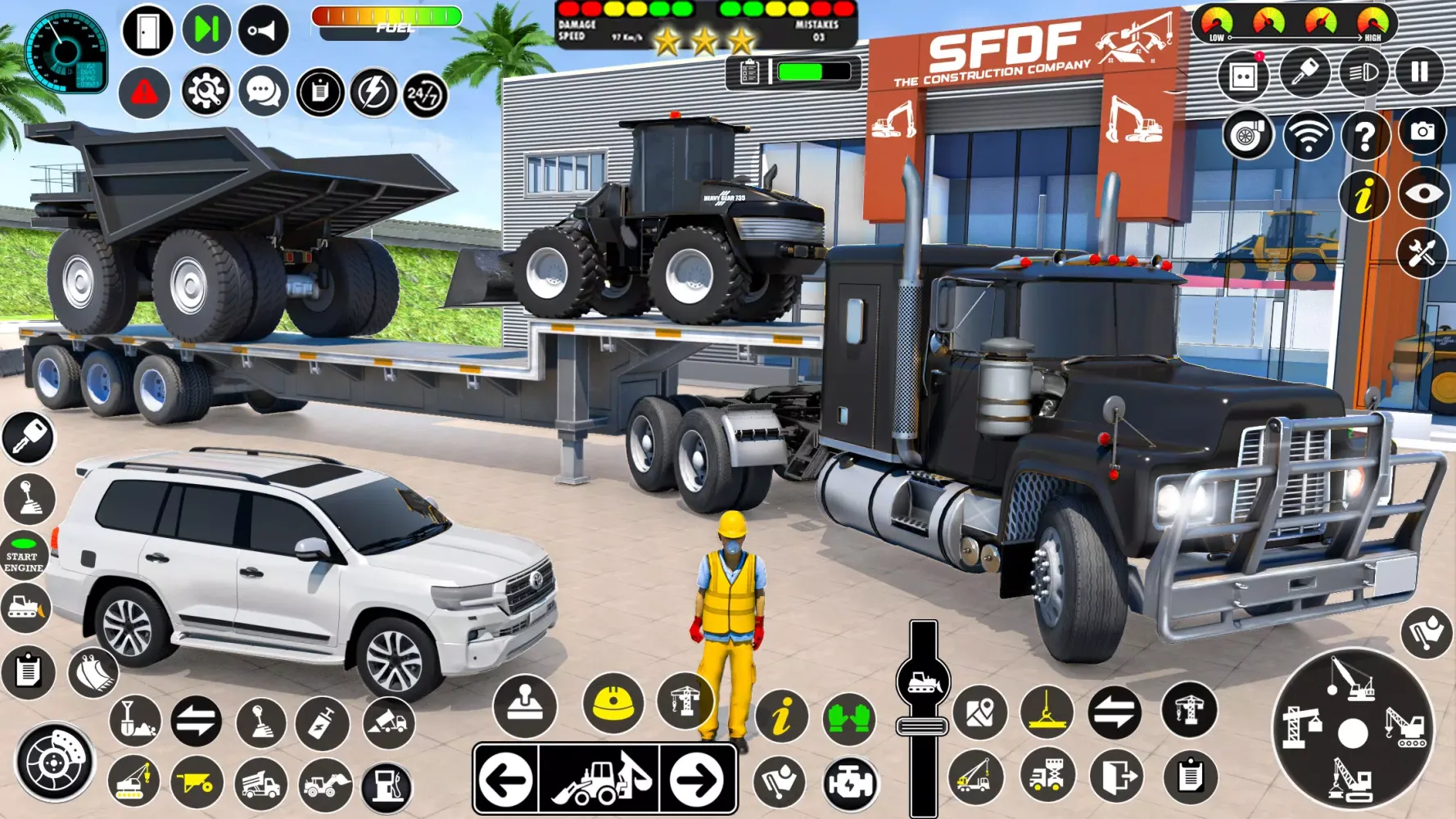The height and width of the screenshot is (819, 1456).
Task: Tap the horn icon
Action: (261, 30)
